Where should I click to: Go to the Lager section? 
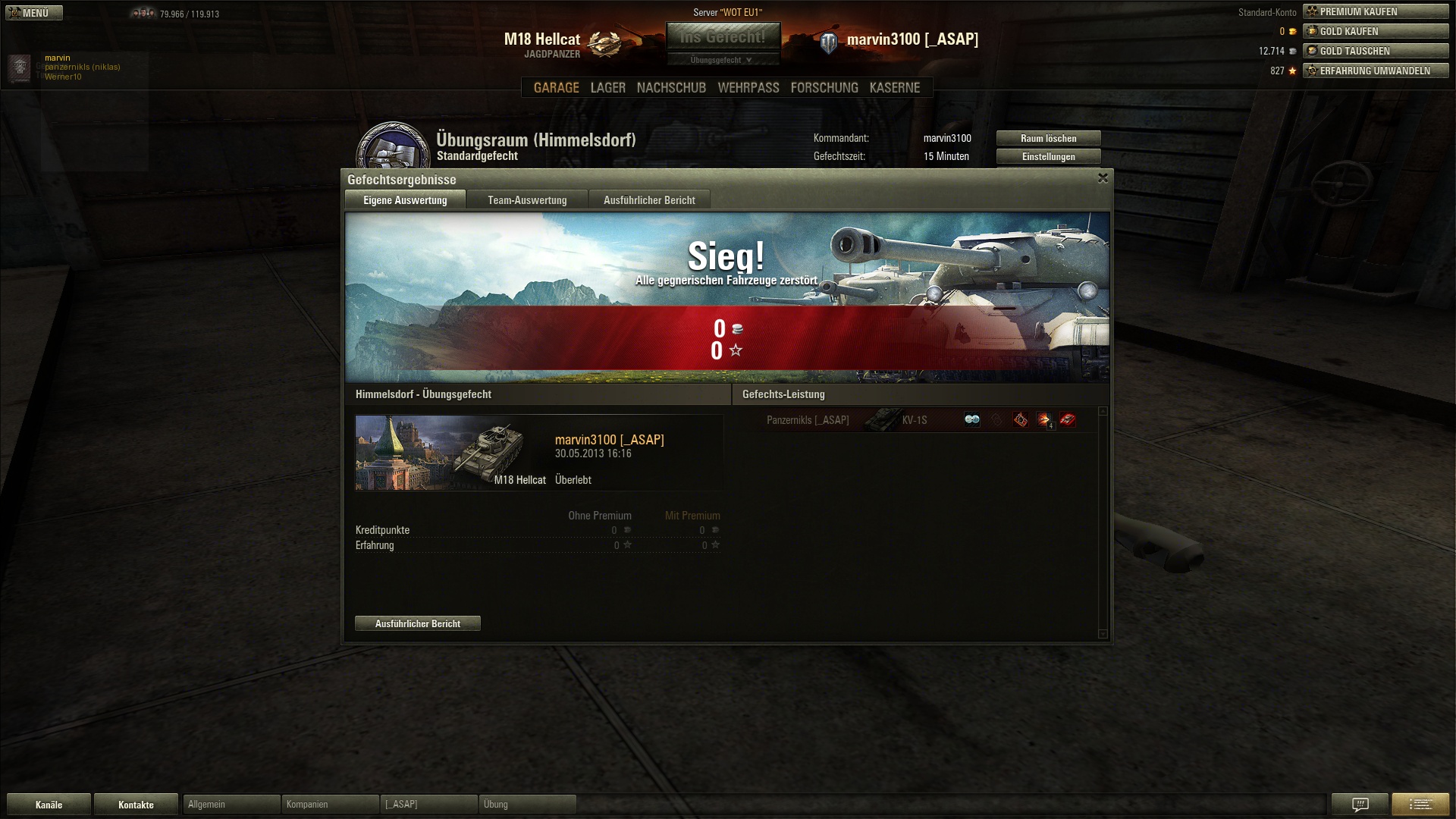pyautogui.click(x=608, y=88)
